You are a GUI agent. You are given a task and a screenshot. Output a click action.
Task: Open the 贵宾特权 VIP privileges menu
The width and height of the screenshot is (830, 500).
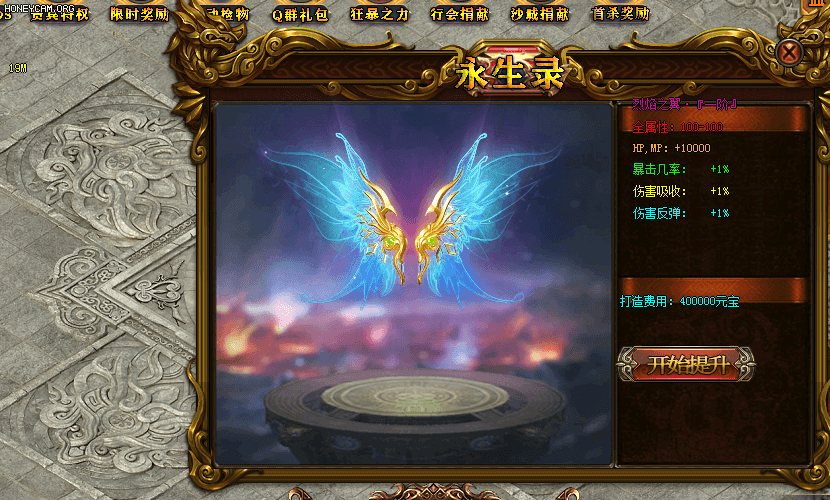pos(60,14)
